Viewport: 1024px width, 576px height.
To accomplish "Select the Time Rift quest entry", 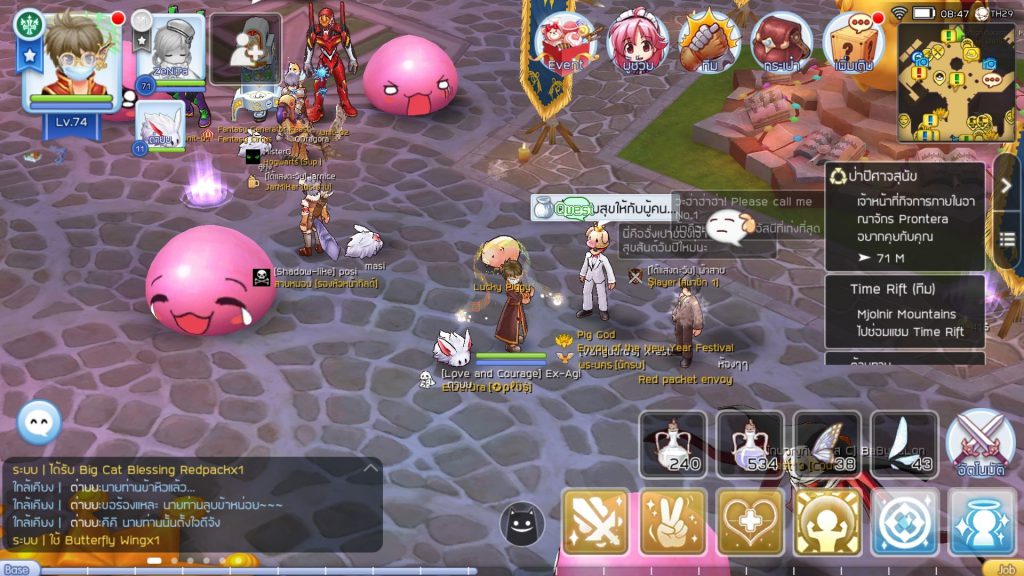I will click(x=905, y=310).
